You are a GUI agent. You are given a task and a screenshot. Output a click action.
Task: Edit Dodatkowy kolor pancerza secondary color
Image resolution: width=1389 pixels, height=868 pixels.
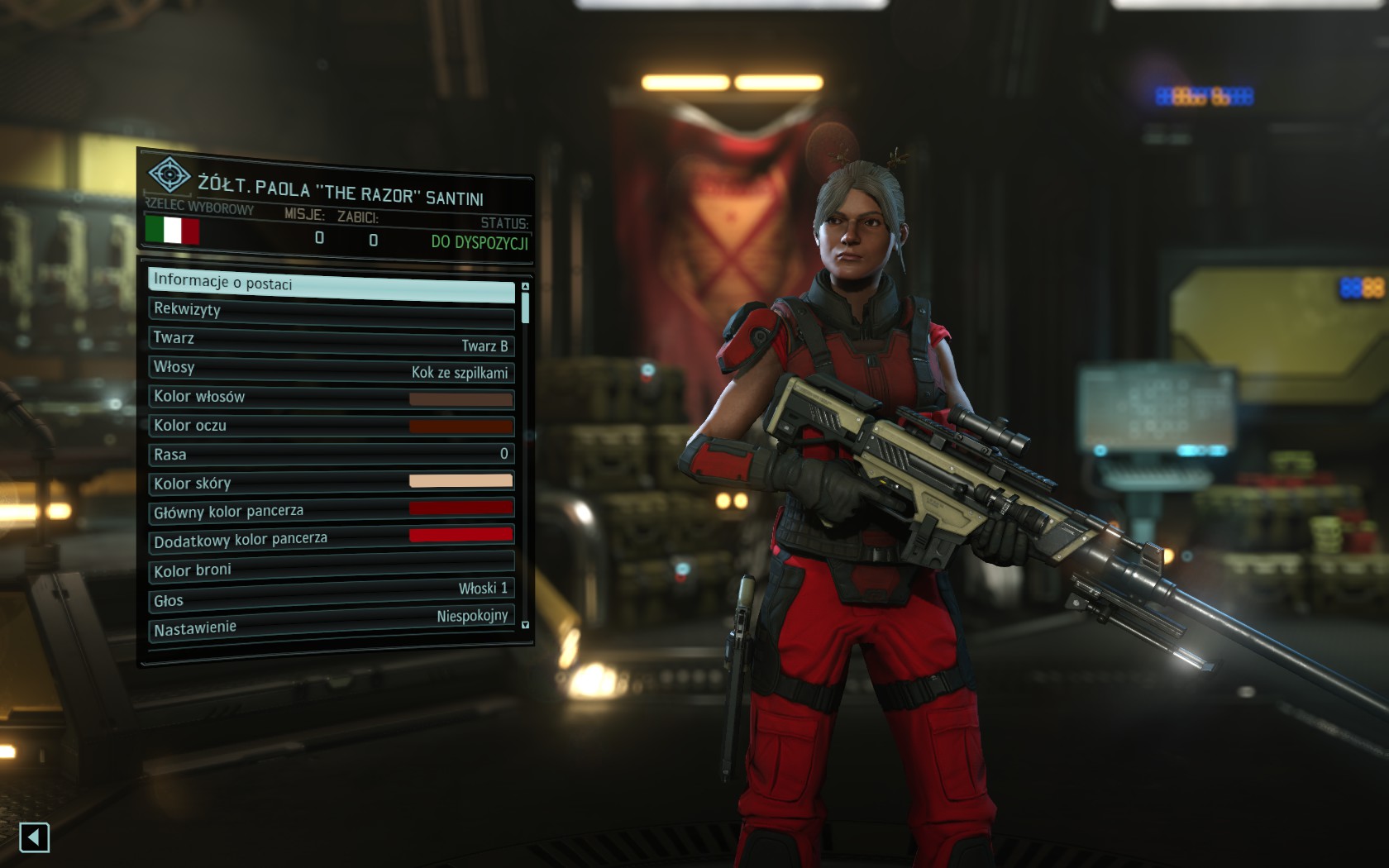[x=461, y=535]
